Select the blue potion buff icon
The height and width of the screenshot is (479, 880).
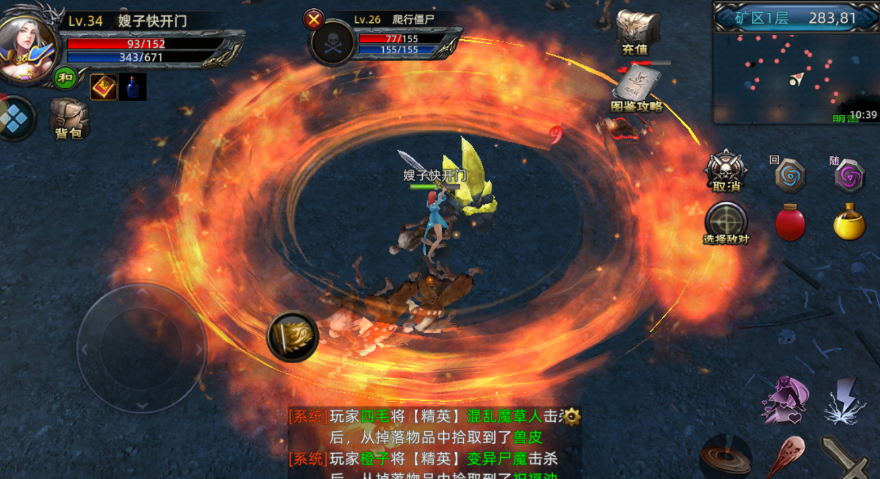[x=133, y=87]
